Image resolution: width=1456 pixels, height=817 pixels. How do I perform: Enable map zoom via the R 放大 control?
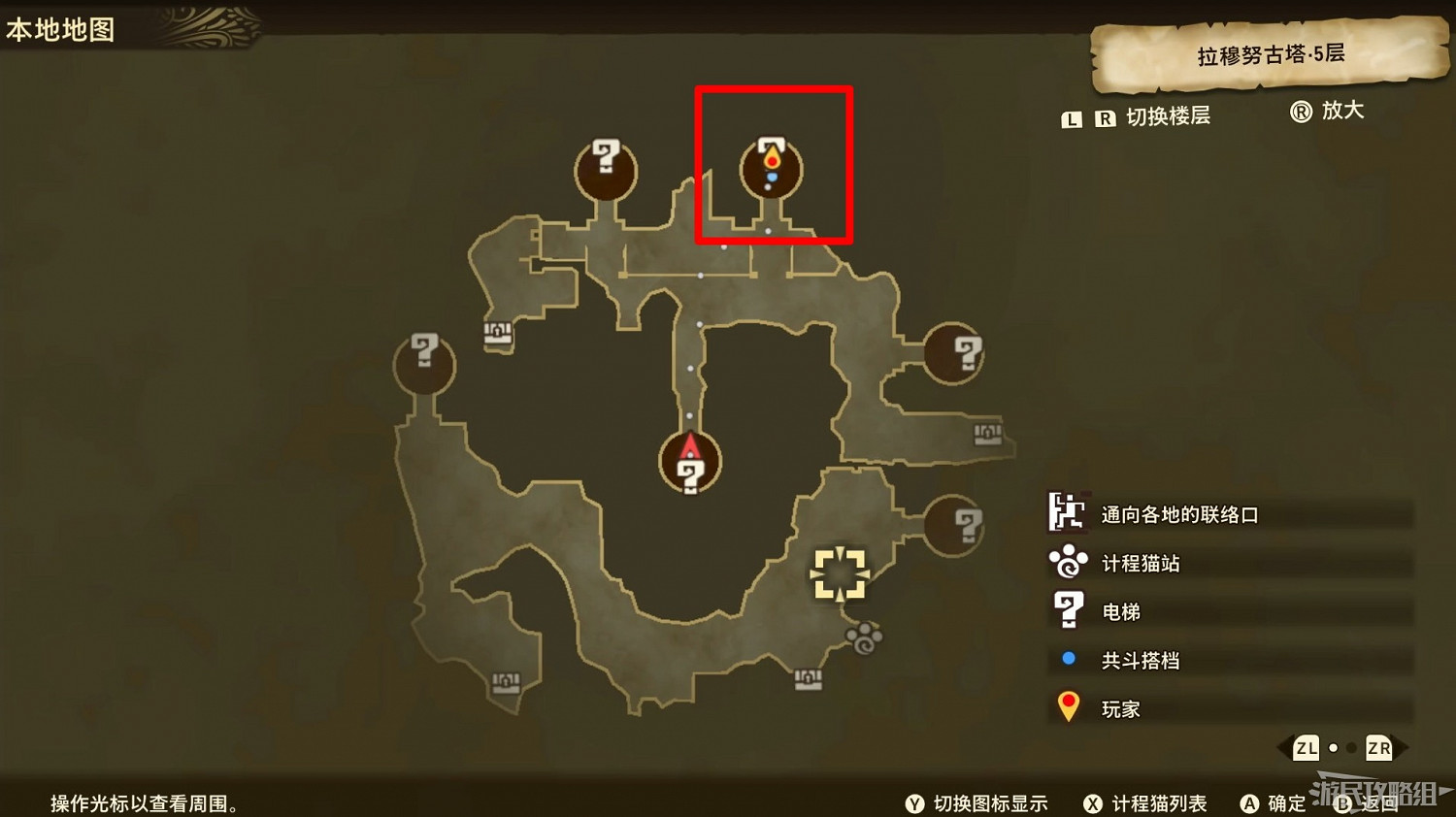tap(1303, 111)
